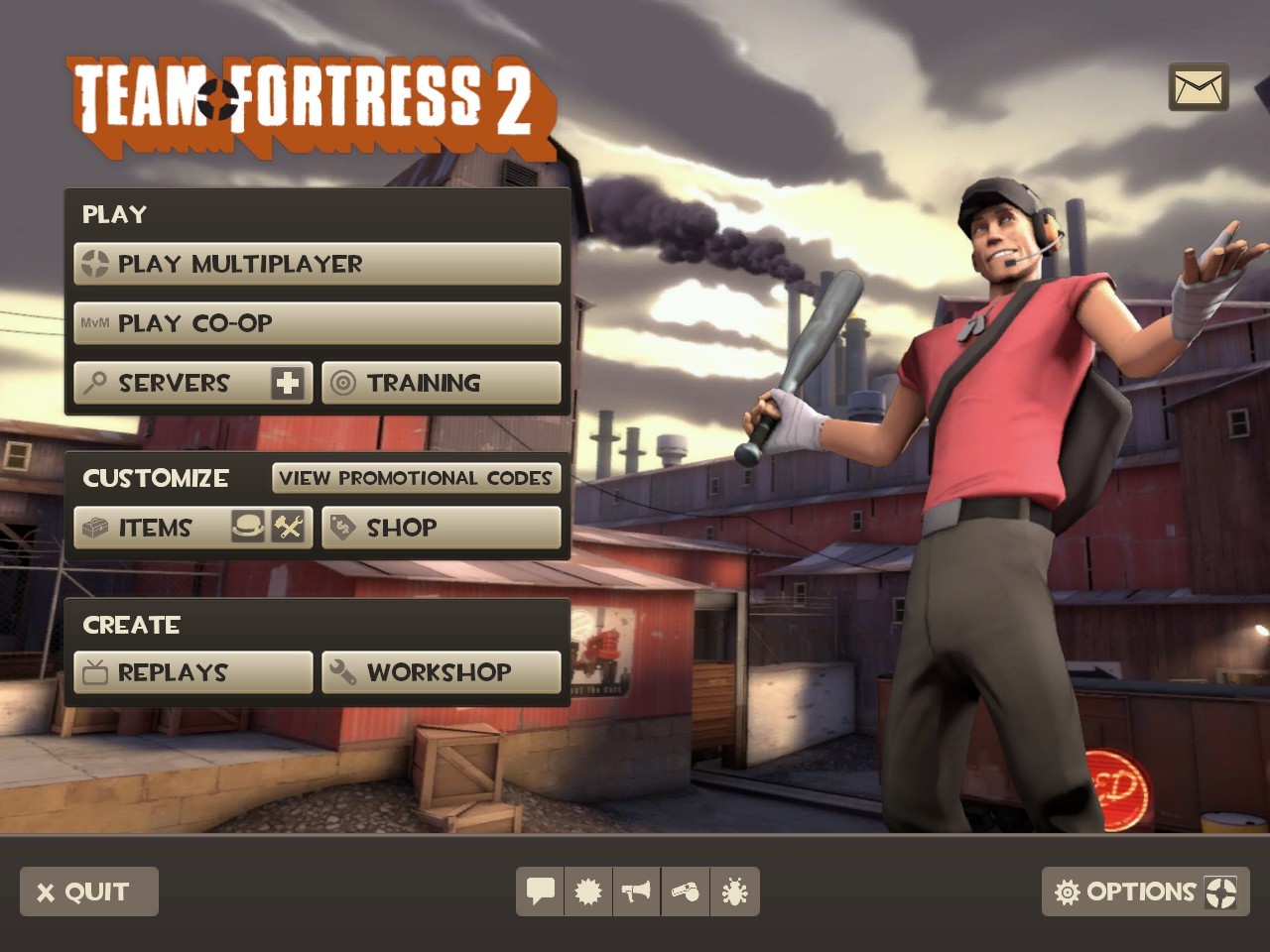View Promotional Codes
Viewport: 1270px width, 952px height.
pos(416,478)
